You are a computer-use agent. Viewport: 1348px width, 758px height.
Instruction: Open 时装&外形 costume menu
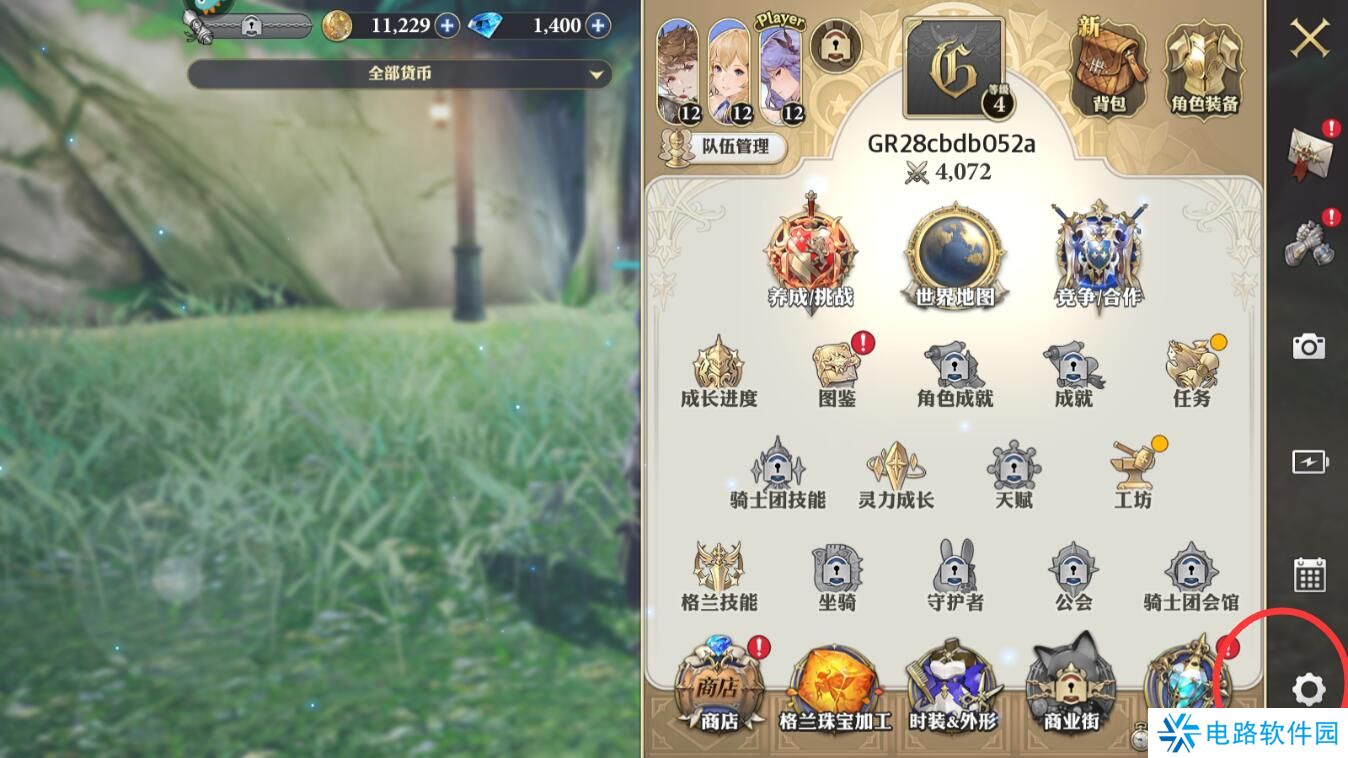952,690
